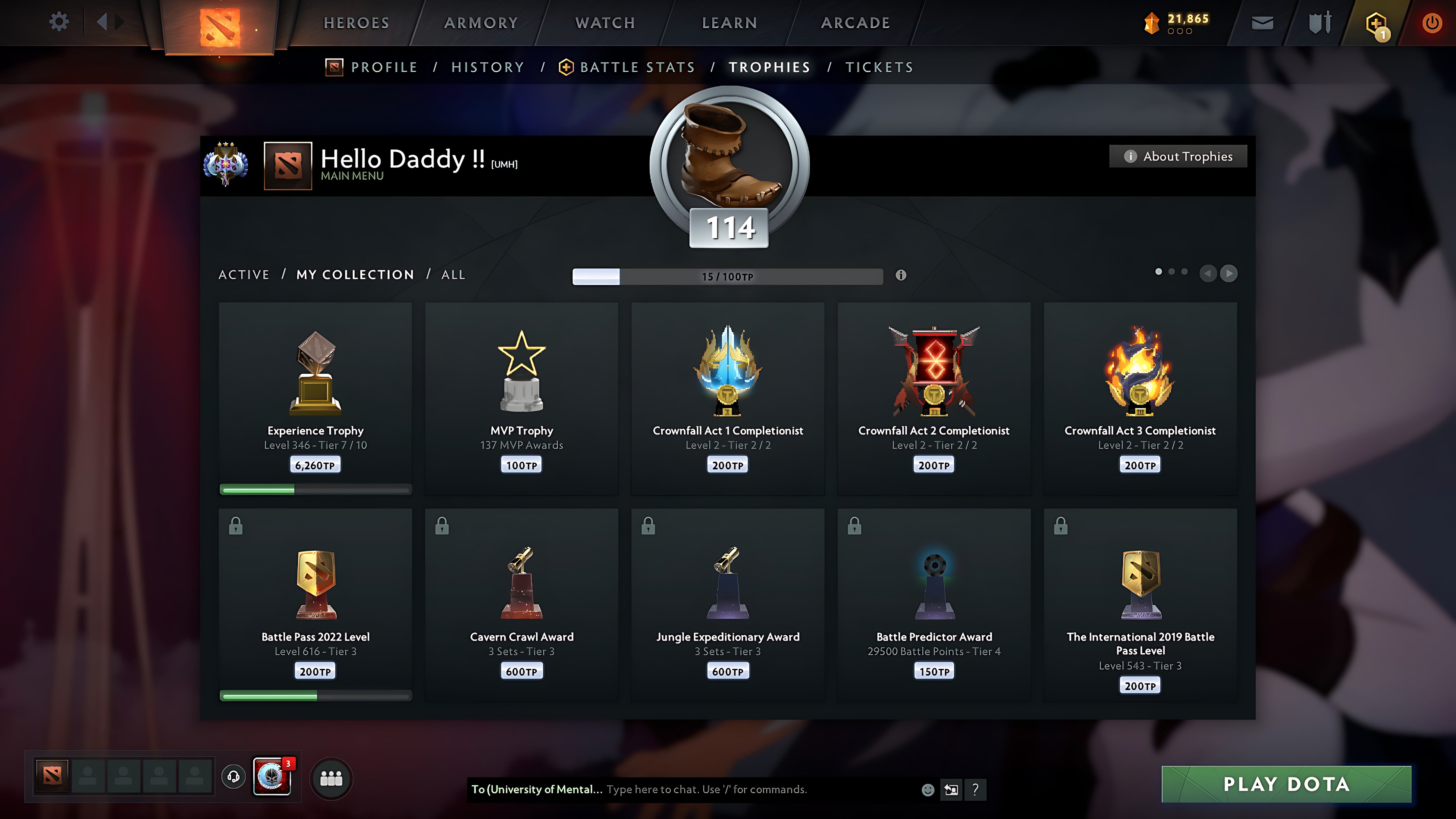The height and width of the screenshot is (819, 1456).
Task: Switch to the BATTLE STATS tab
Action: pyautogui.click(x=637, y=67)
